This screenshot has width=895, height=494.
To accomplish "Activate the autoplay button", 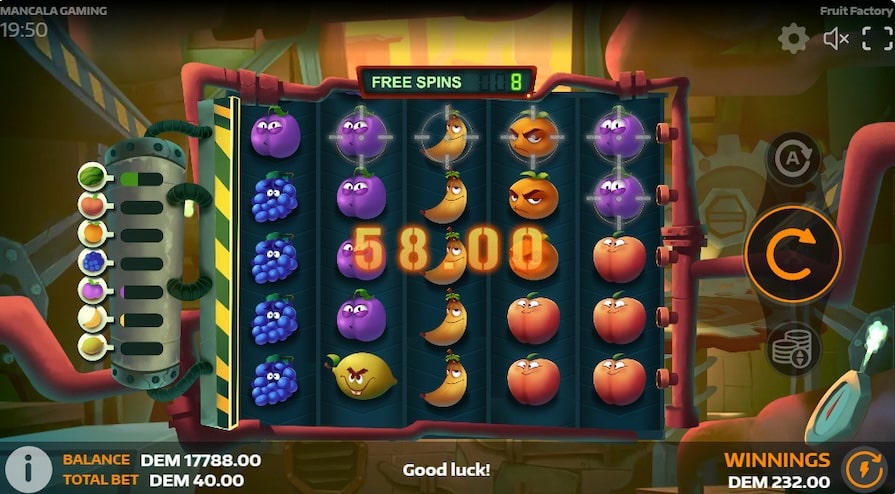I will pos(792,158).
